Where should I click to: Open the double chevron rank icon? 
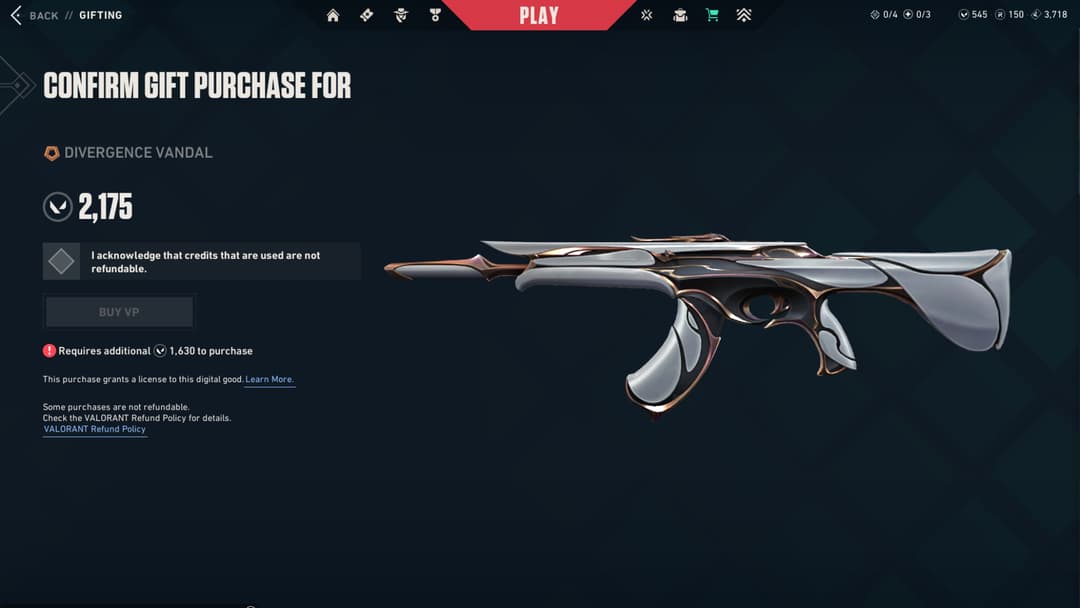[x=744, y=15]
